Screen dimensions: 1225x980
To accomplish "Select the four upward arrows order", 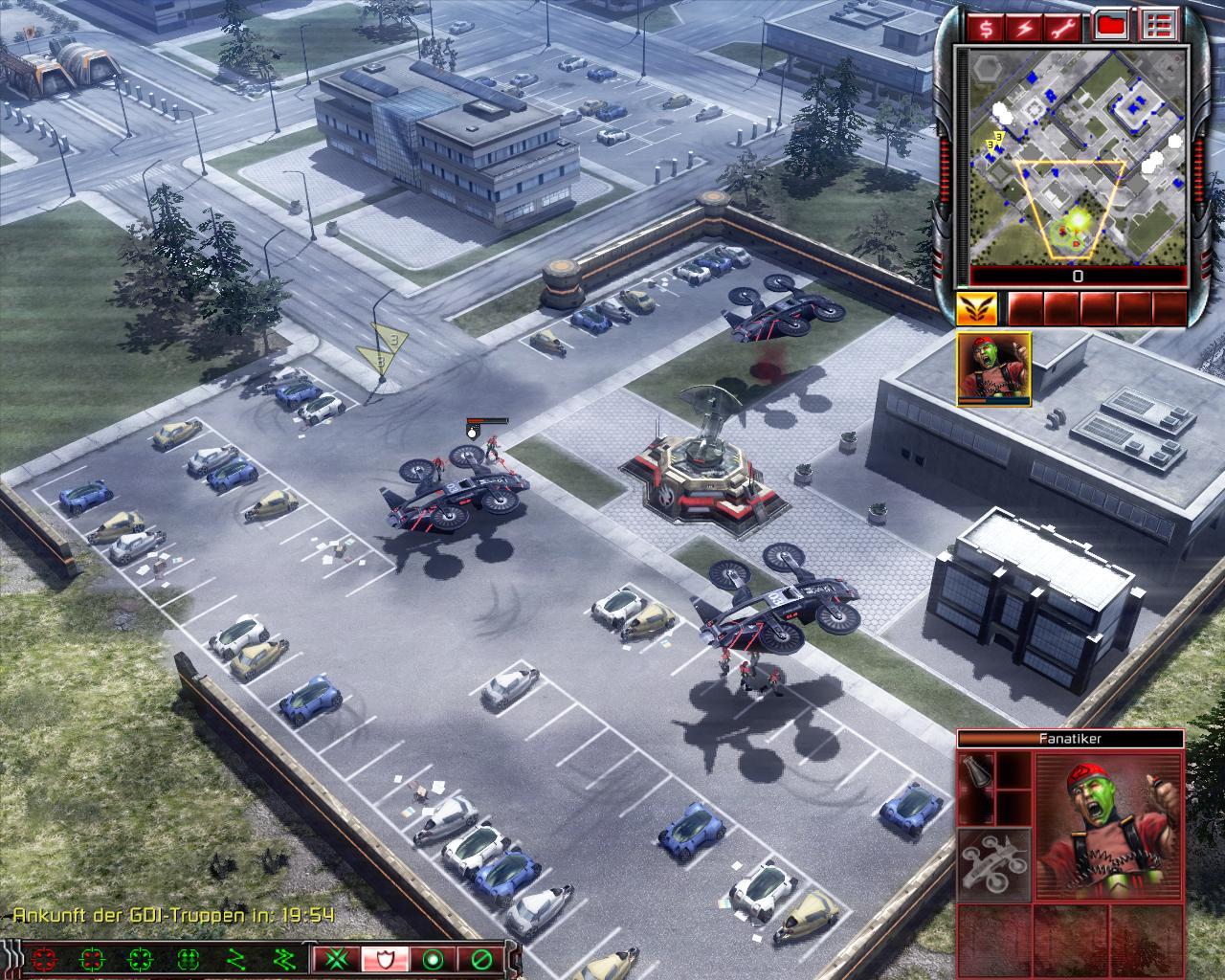I will [x=189, y=958].
